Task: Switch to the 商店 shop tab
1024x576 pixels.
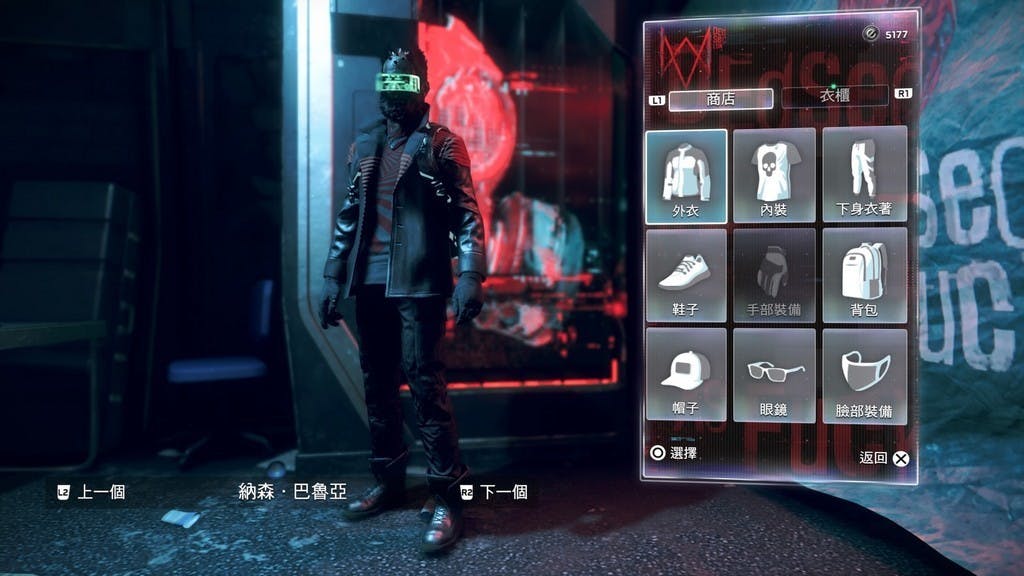Action: coord(720,99)
